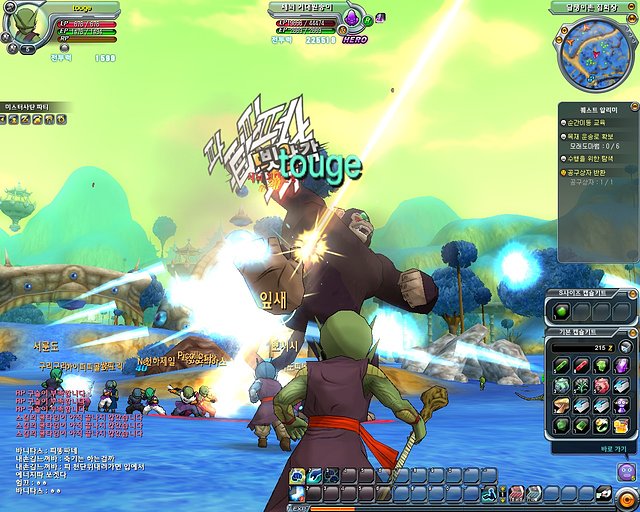The image size is (640, 512).
Task: Select the 미스터사탄 파티 party panel header
Action: tap(36, 106)
